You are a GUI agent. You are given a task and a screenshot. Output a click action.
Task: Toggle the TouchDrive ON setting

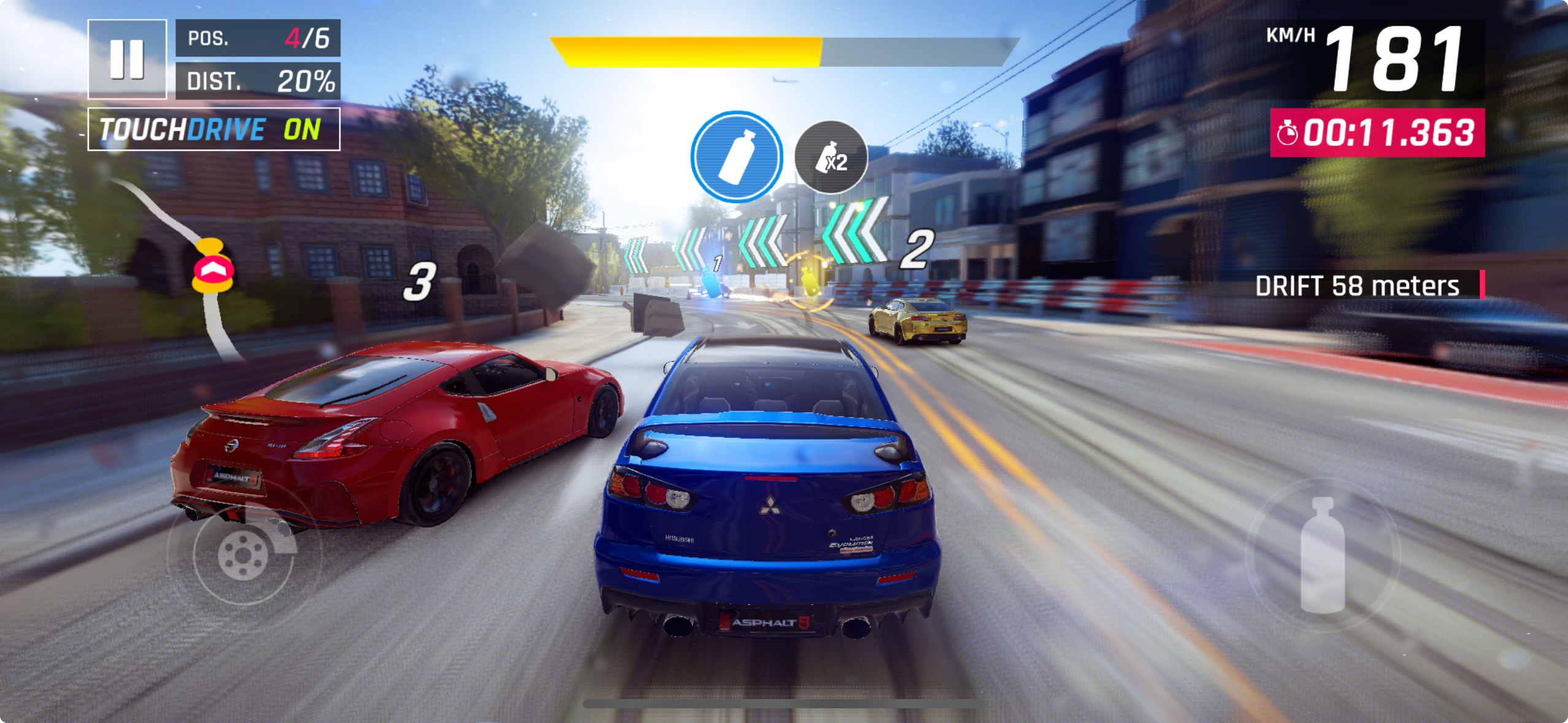[x=213, y=129]
